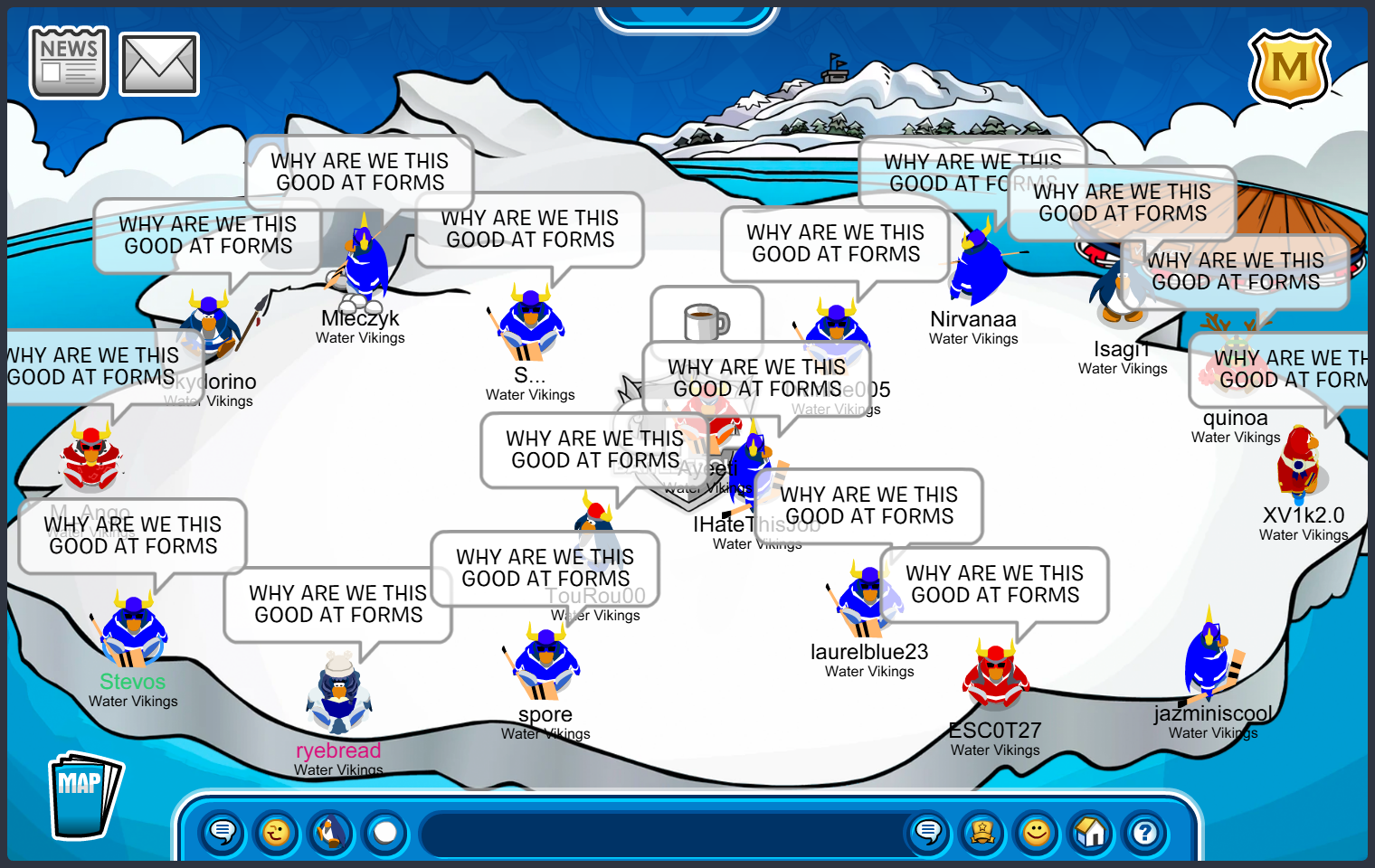The width and height of the screenshot is (1375, 868).
Task: Open the smiley face buddy list
Action: coord(1037,832)
